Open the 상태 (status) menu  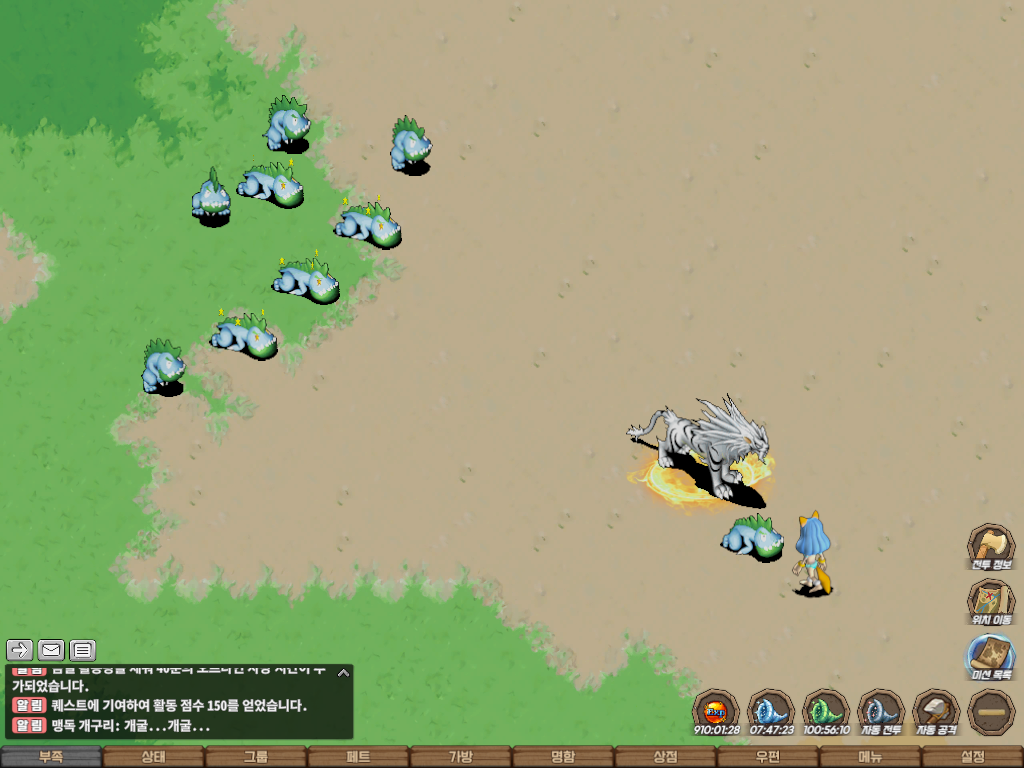point(153,757)
